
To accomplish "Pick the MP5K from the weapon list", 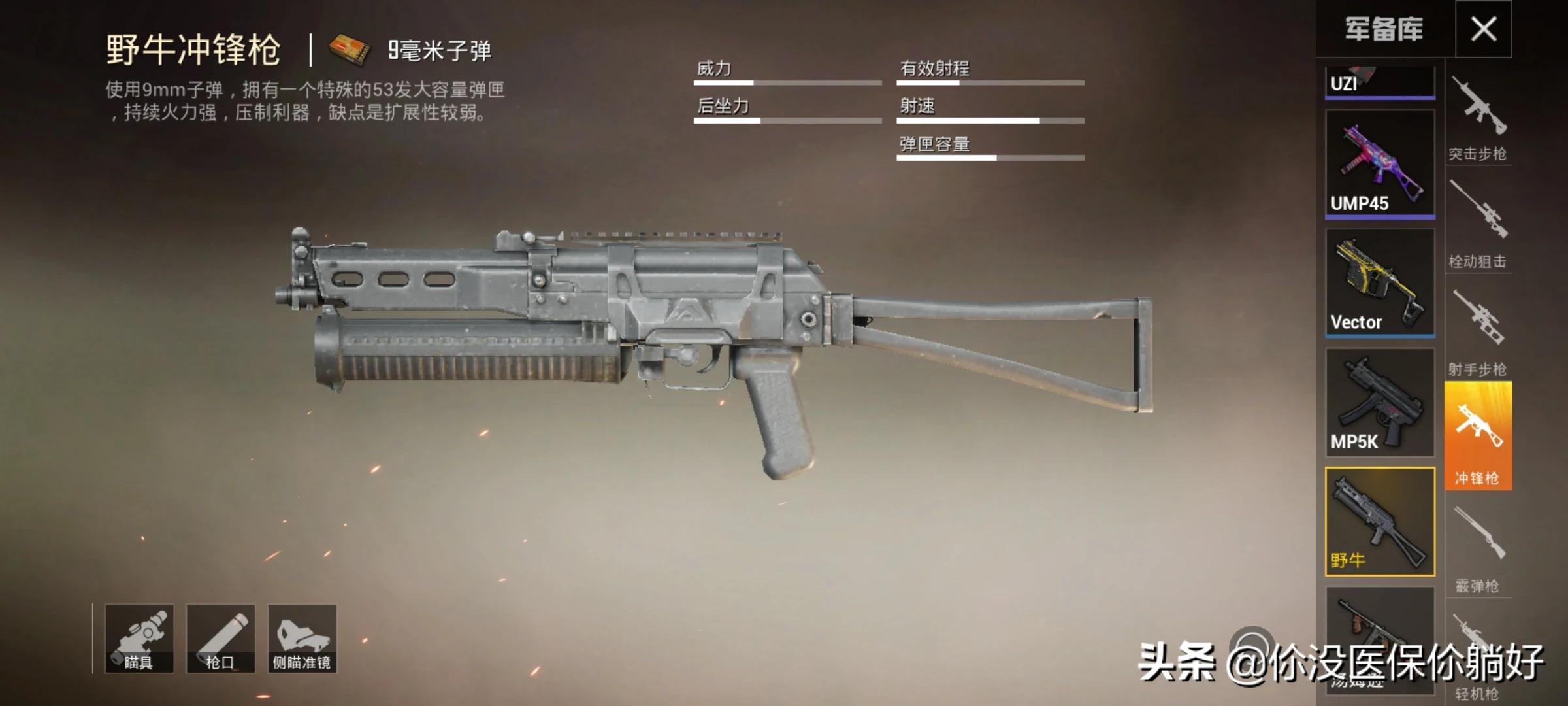I will pos(1379,401).
